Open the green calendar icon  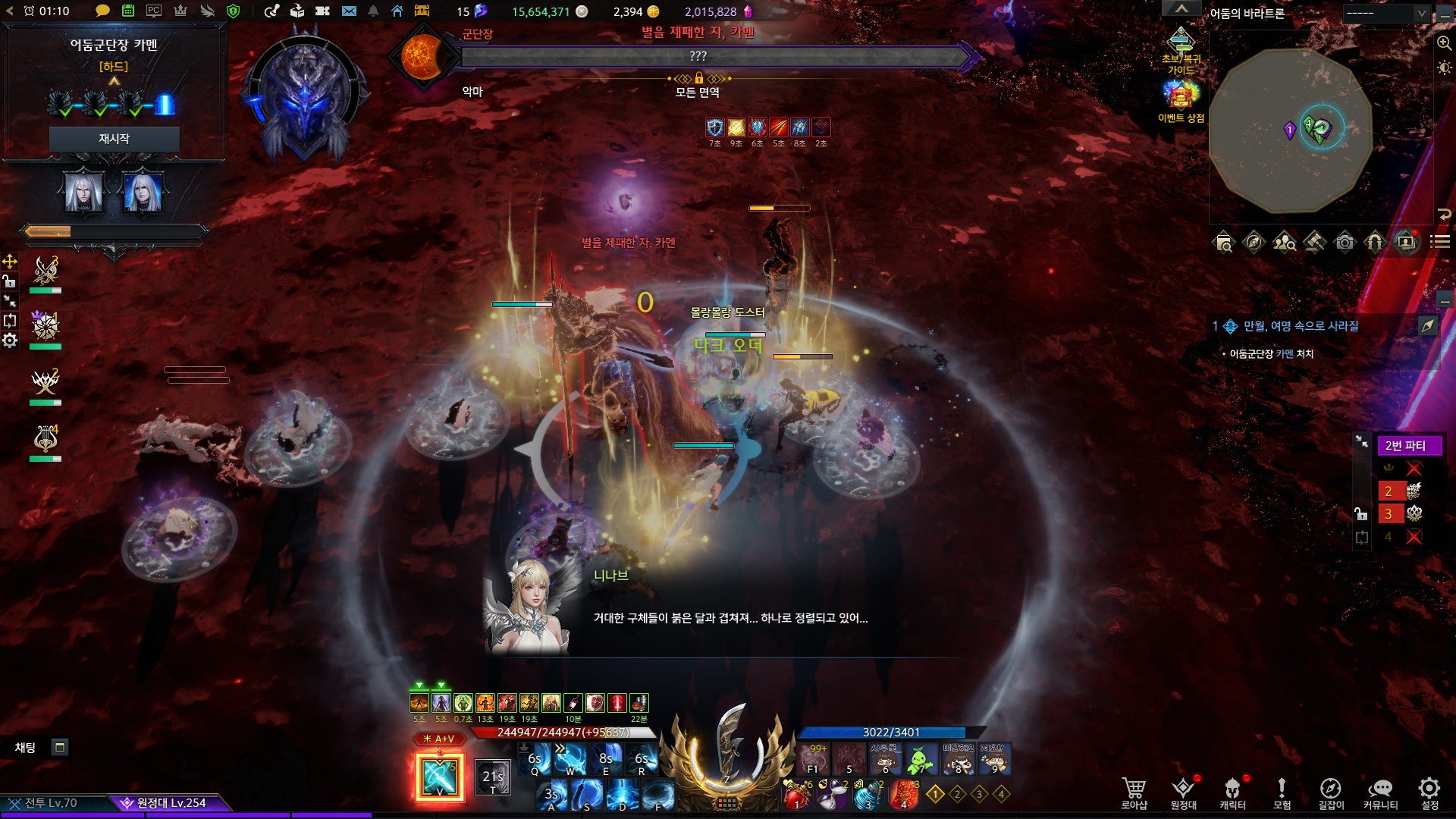point(128,11)
